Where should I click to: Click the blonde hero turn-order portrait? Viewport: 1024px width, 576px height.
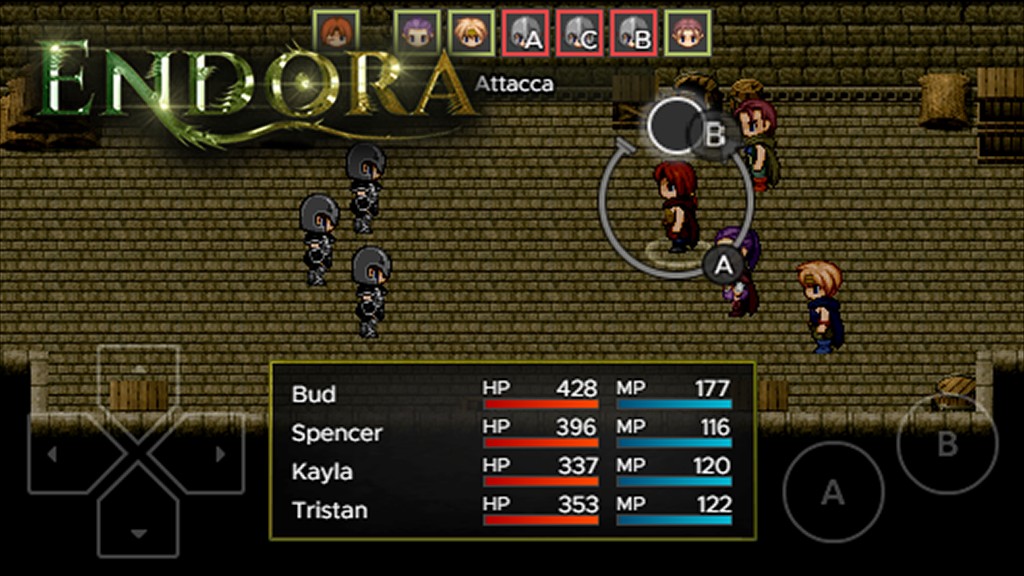[471, 32]
